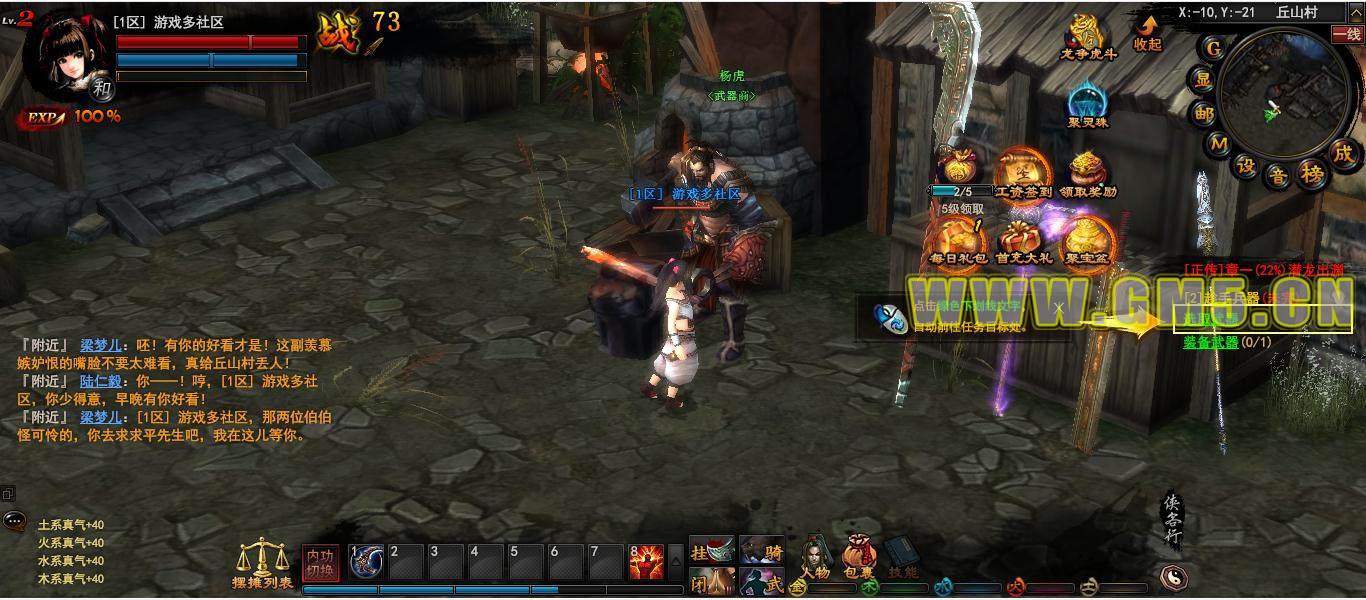The height and width of the screenshot is (600, 1366).
Task: Open the 包裹 inventory bag
Action: (x=858, y=556)
